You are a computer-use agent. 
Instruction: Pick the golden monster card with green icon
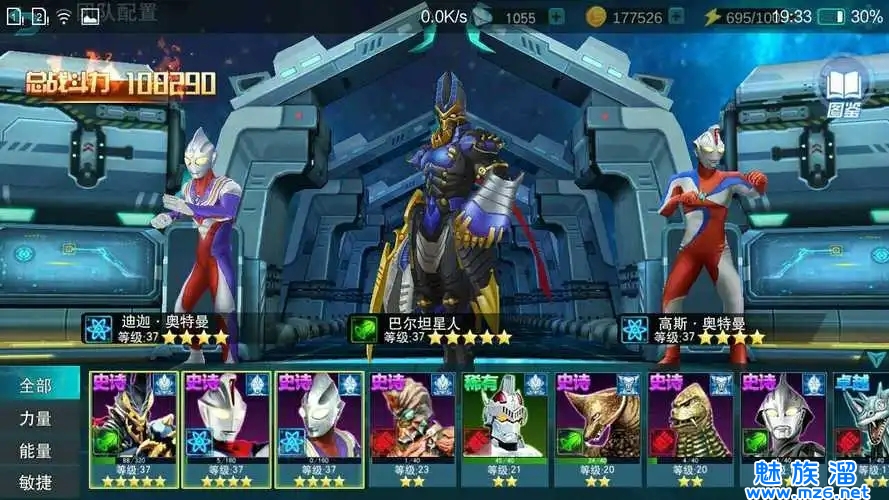pyautogui.click(x=597, y=428)
